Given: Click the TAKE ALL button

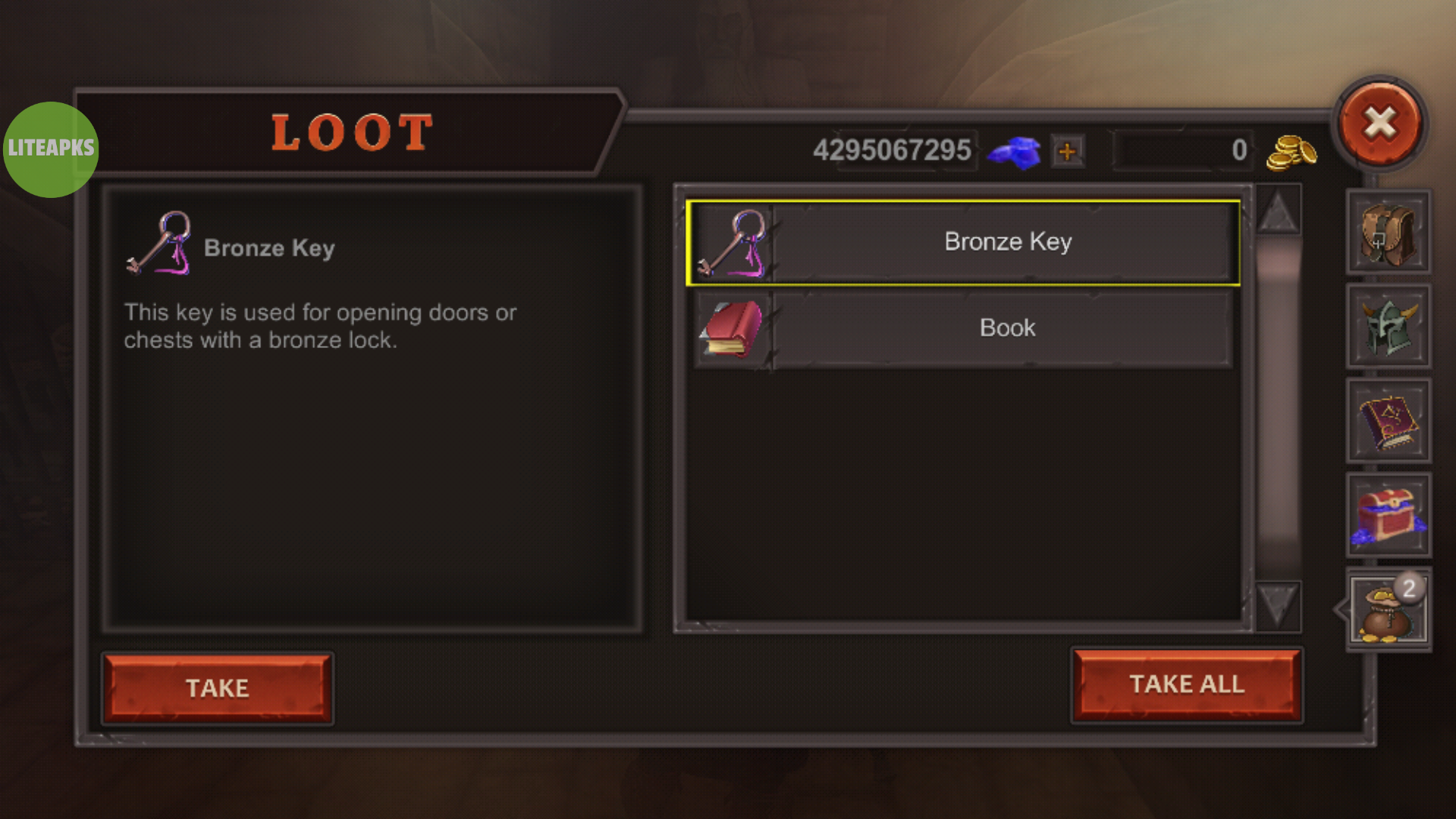Looking at the screenshot, I should click(x=1187, y=684).
